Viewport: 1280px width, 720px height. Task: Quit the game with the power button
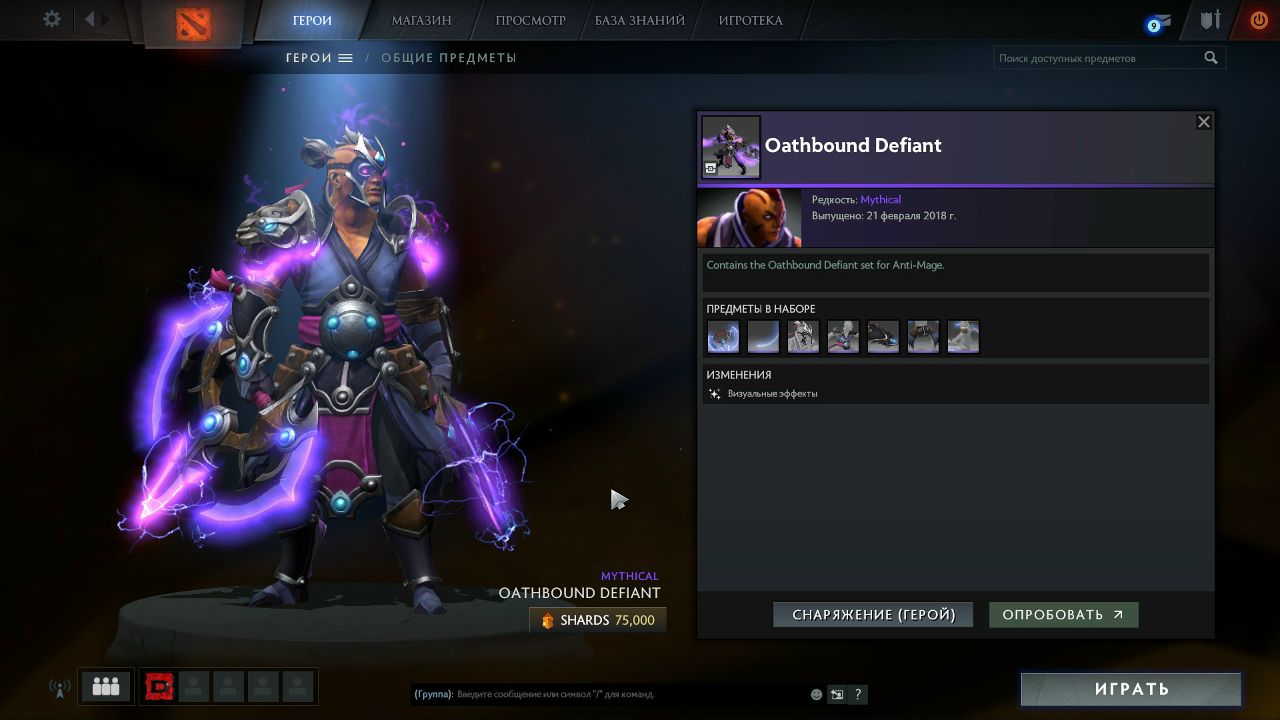click(x=1258, y=20)
